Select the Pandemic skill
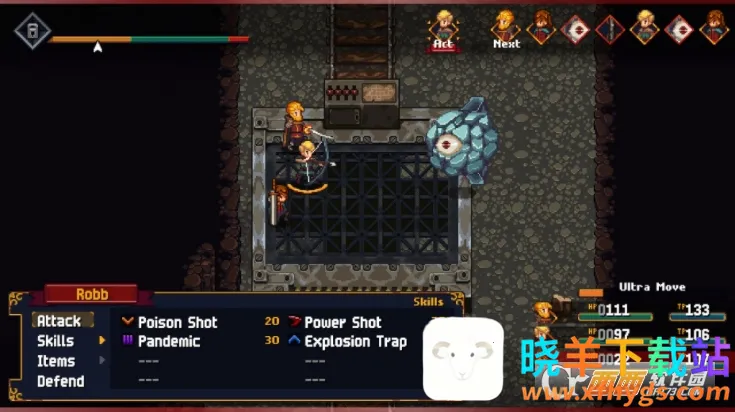735x412 pixels. [168, 341]
